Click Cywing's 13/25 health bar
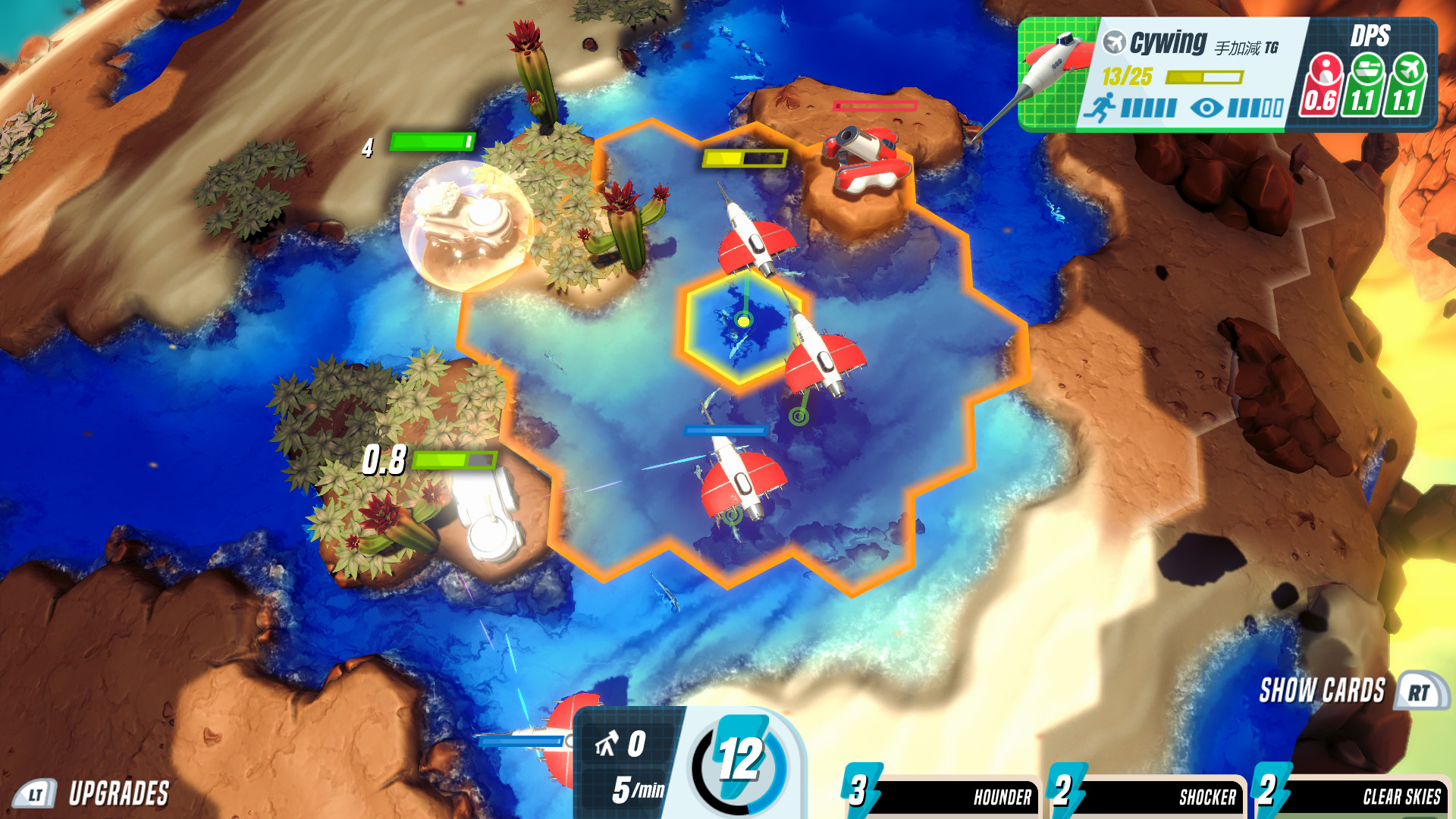1456x819 pixels. click(x=1204, y=78)
